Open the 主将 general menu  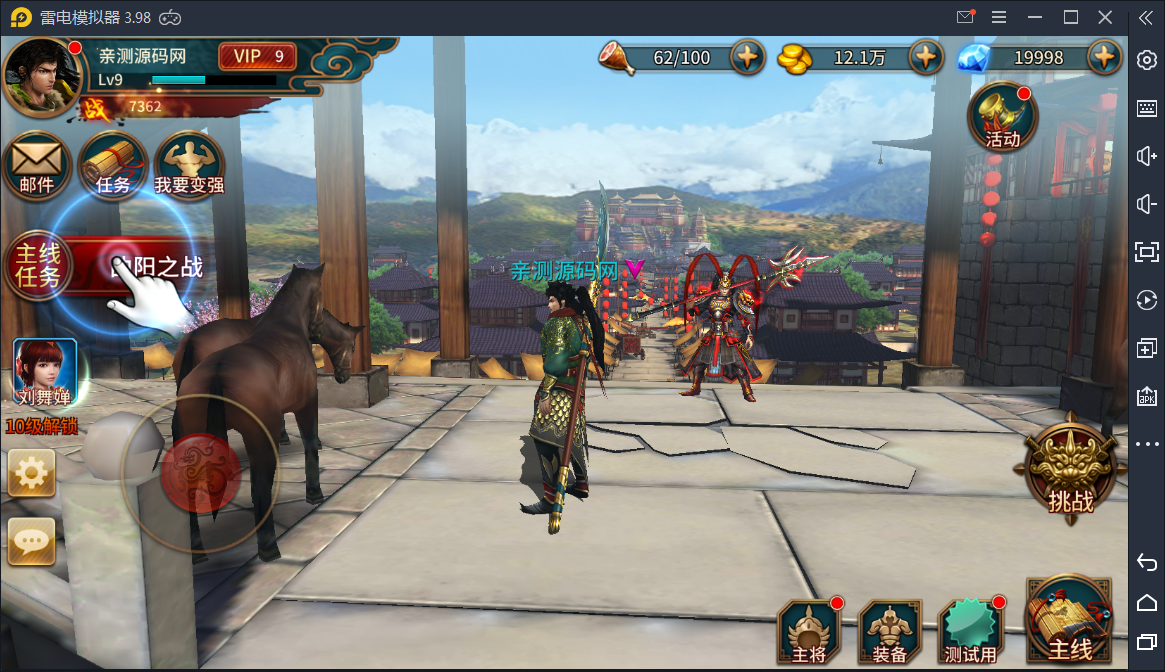(808, 632)
